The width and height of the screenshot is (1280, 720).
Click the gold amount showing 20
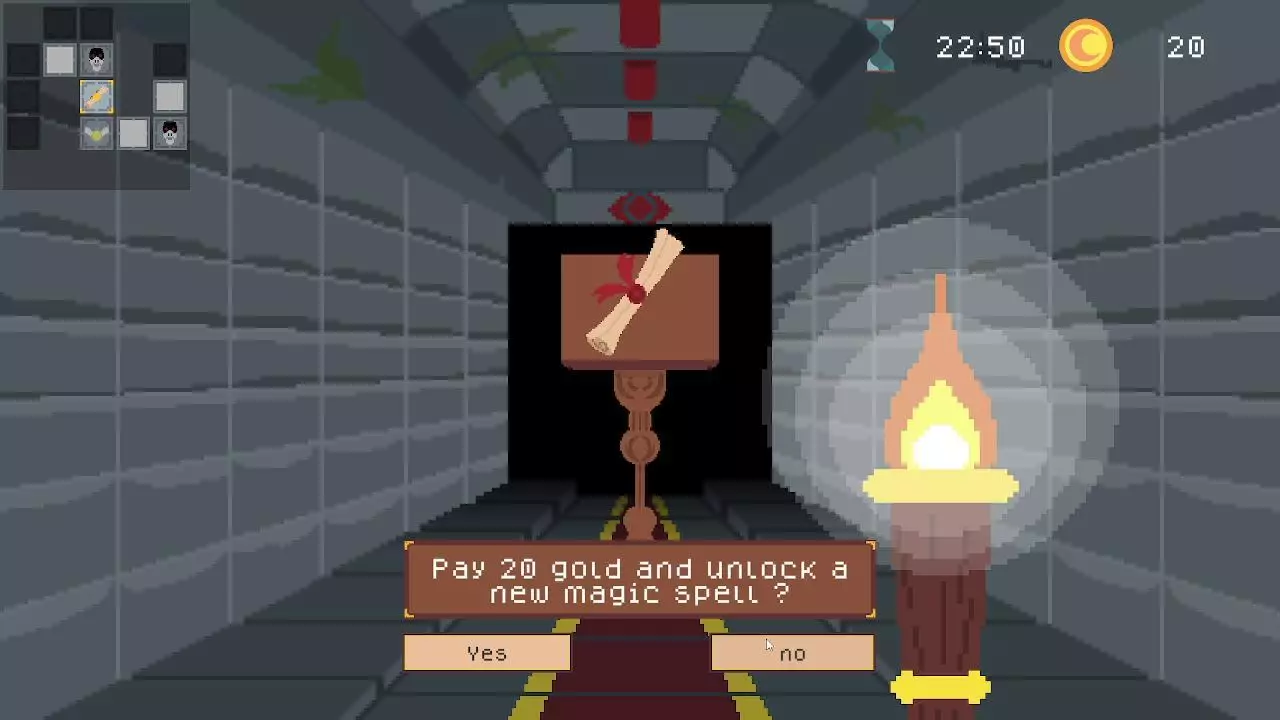point(1186,47)
